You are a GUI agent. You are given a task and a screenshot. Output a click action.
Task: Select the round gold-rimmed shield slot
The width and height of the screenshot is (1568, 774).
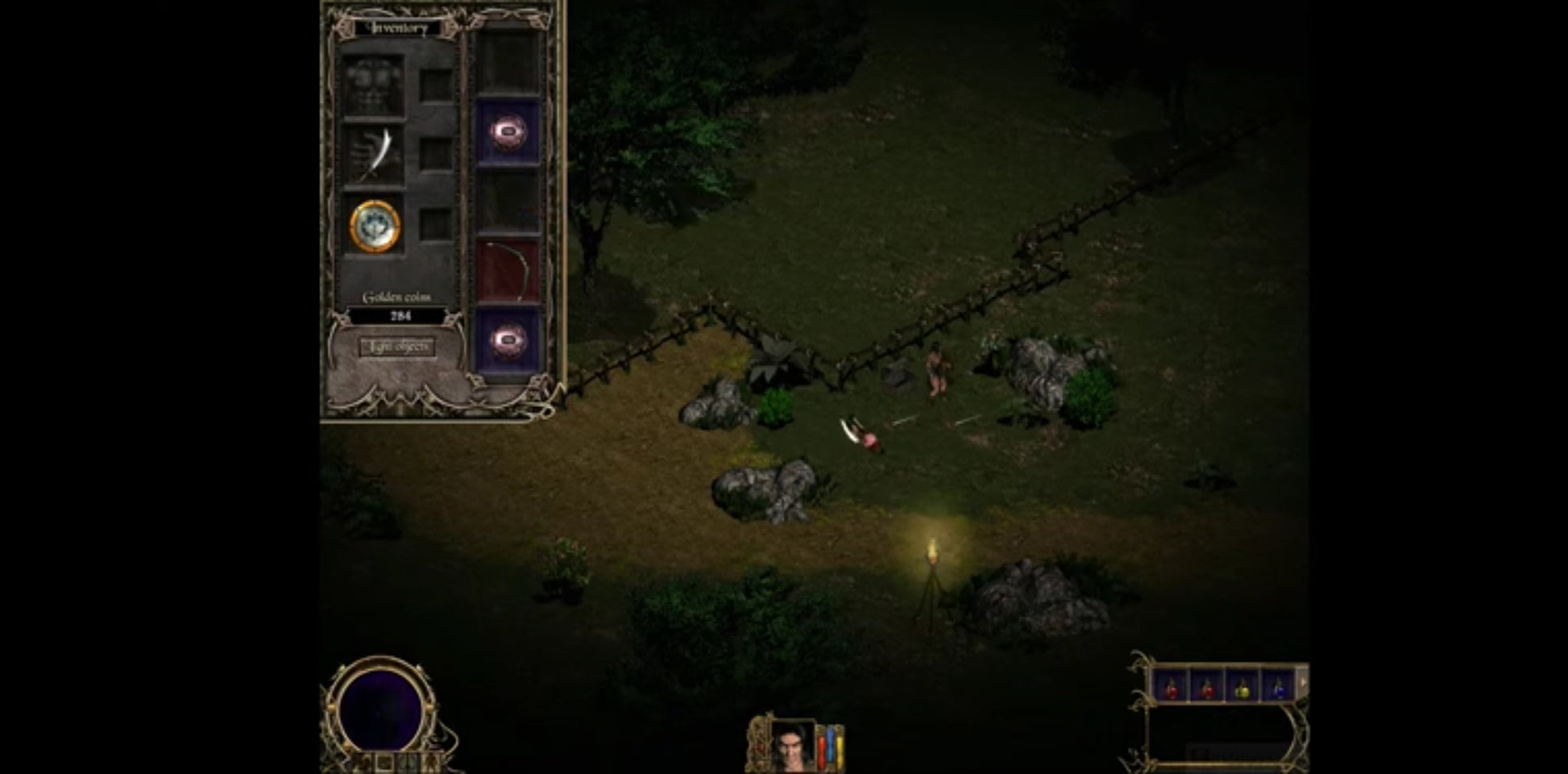tap(375, 227)
